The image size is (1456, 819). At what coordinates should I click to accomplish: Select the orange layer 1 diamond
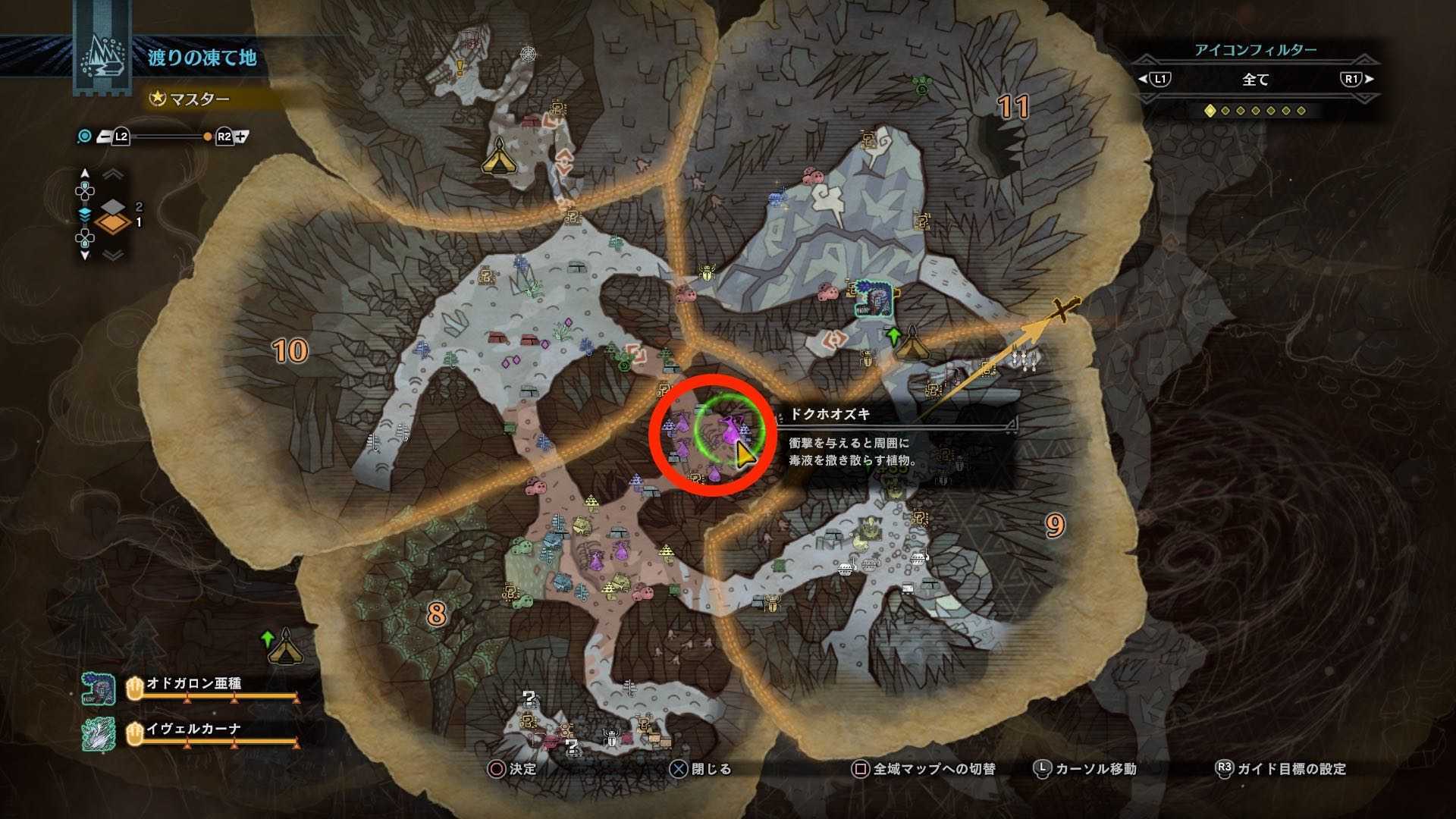[114, 224]
